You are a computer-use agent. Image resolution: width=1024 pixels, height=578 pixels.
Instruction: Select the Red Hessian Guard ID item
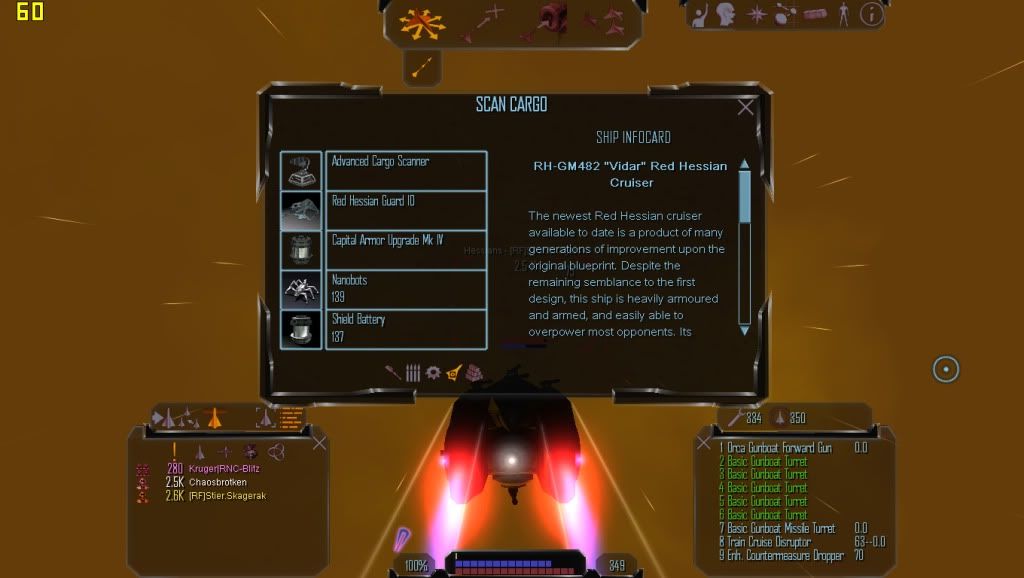406,210
